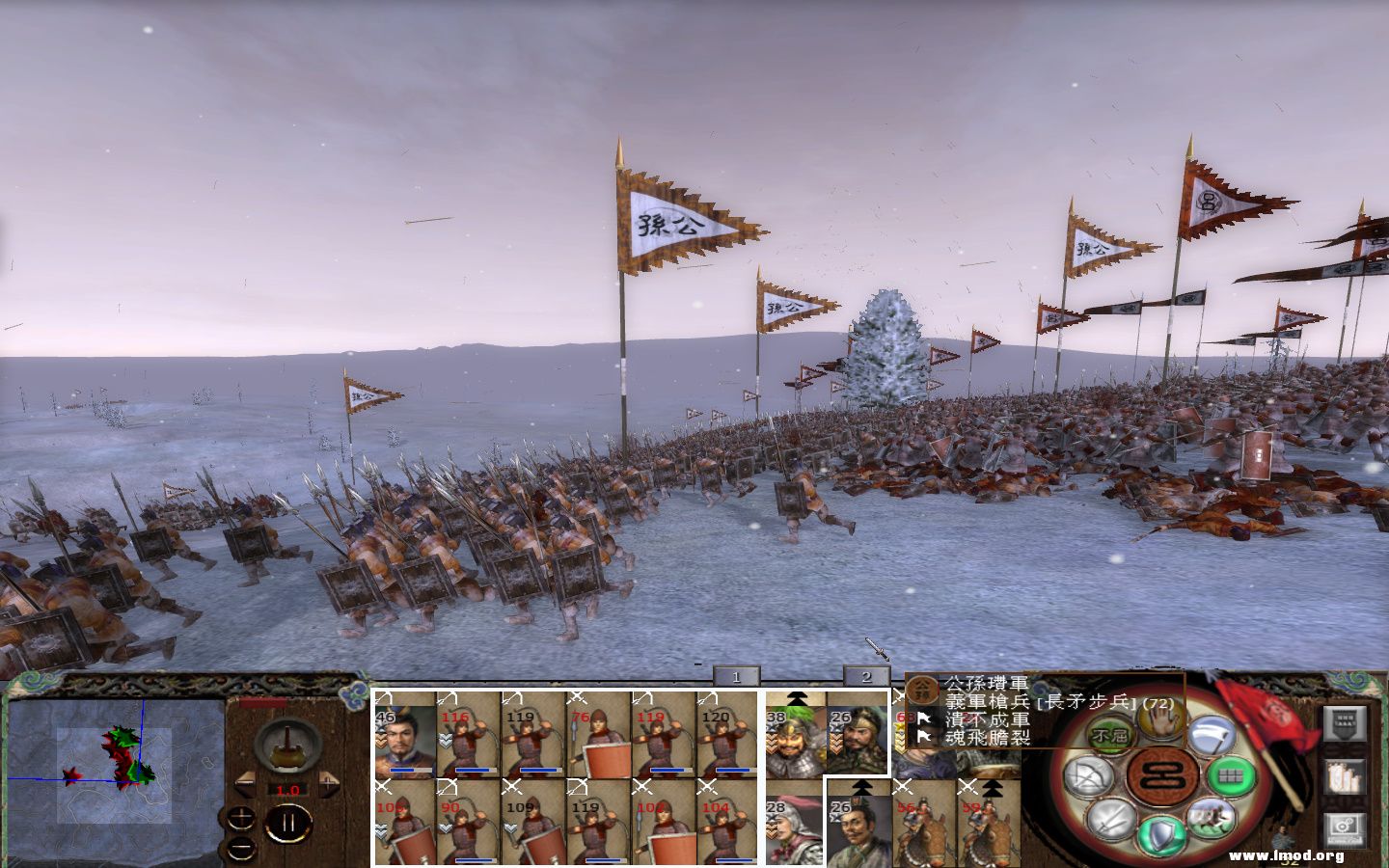Toggle the 不屈 special ability
The height and width of the screenshot is (868, 1389).
[x=1110, y=734]
